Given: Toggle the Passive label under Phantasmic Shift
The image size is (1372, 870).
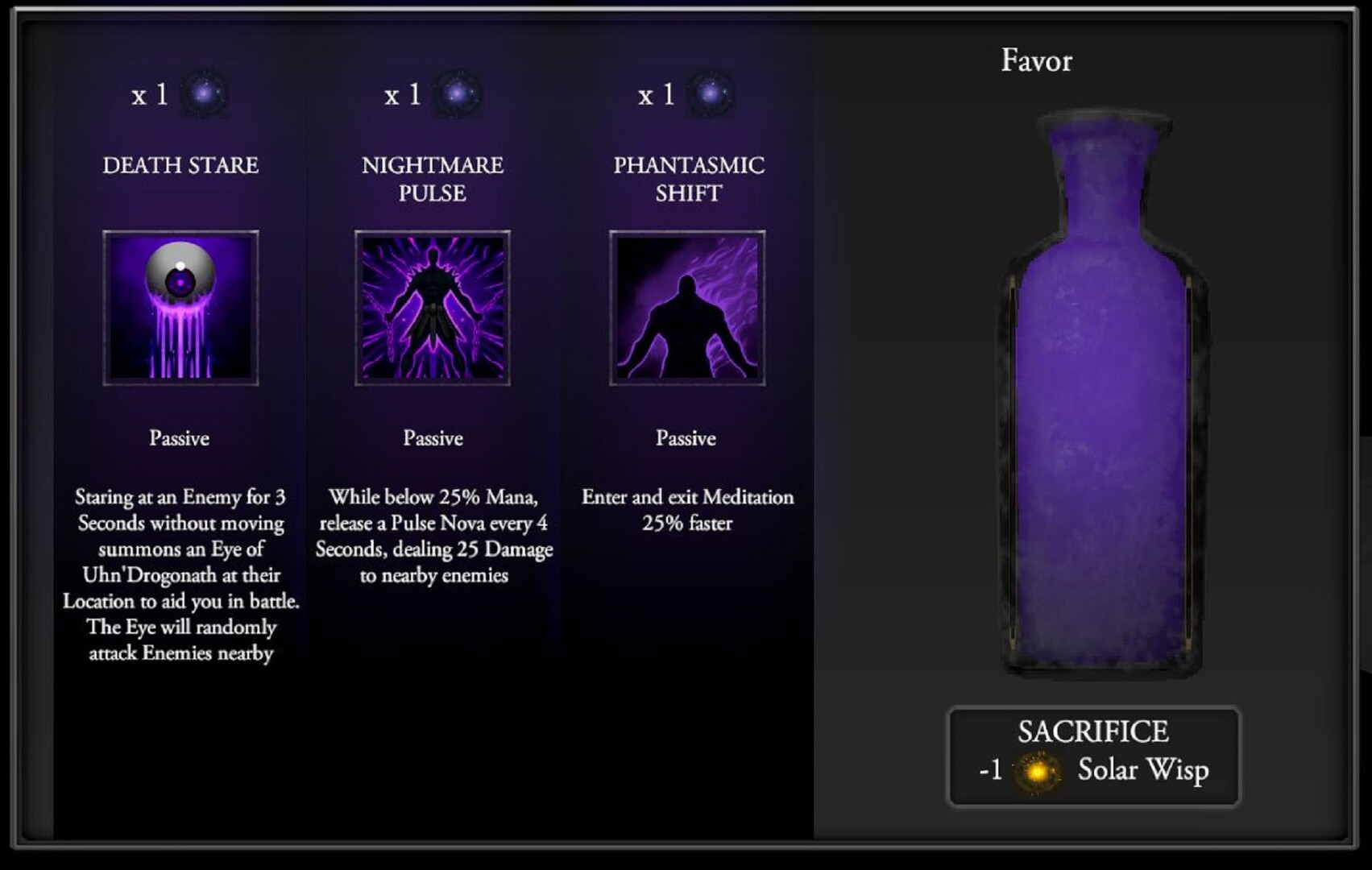Looking at the screenshot, I should point(686,438).
